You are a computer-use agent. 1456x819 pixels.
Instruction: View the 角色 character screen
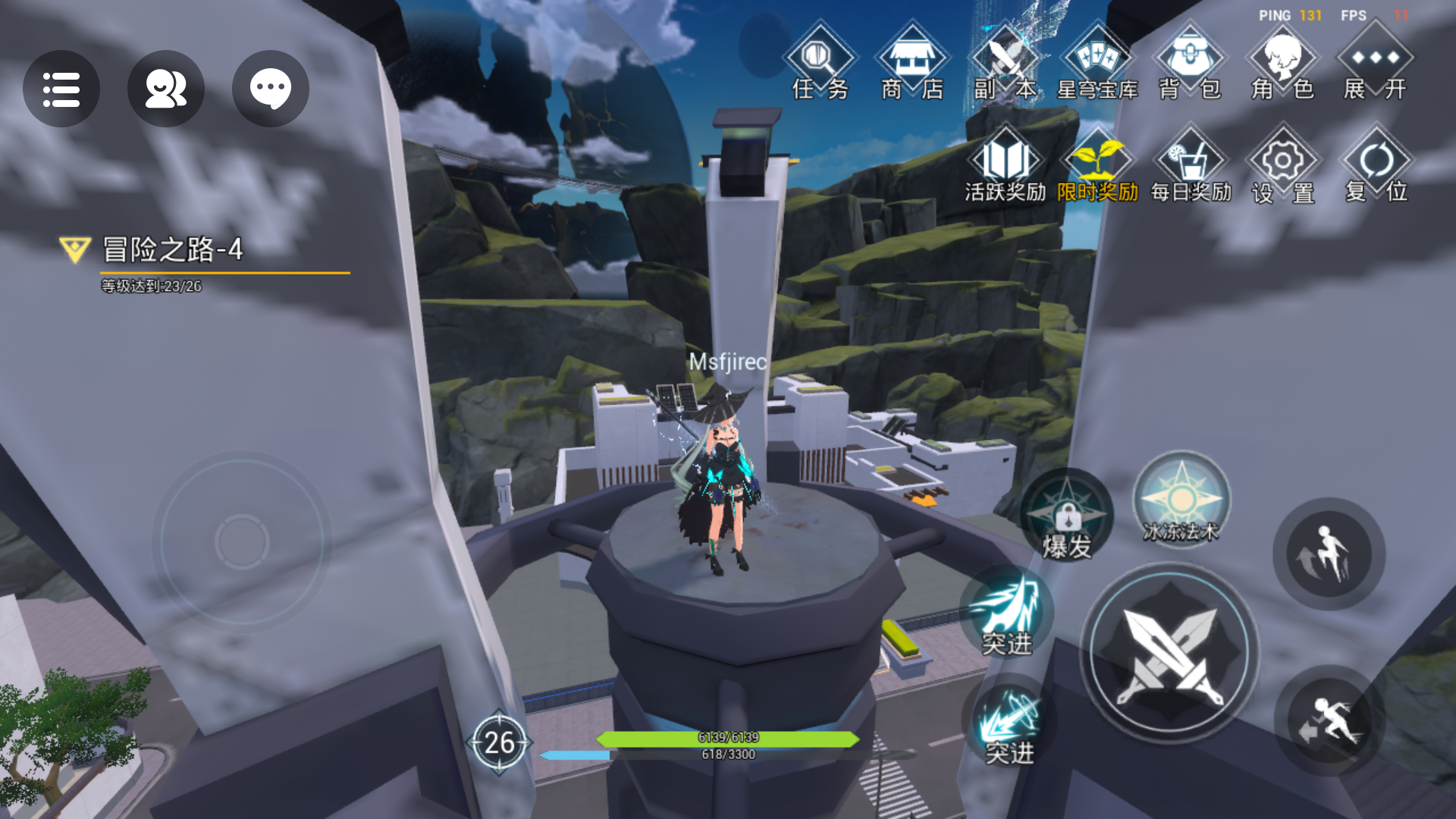pos(1283,64)
